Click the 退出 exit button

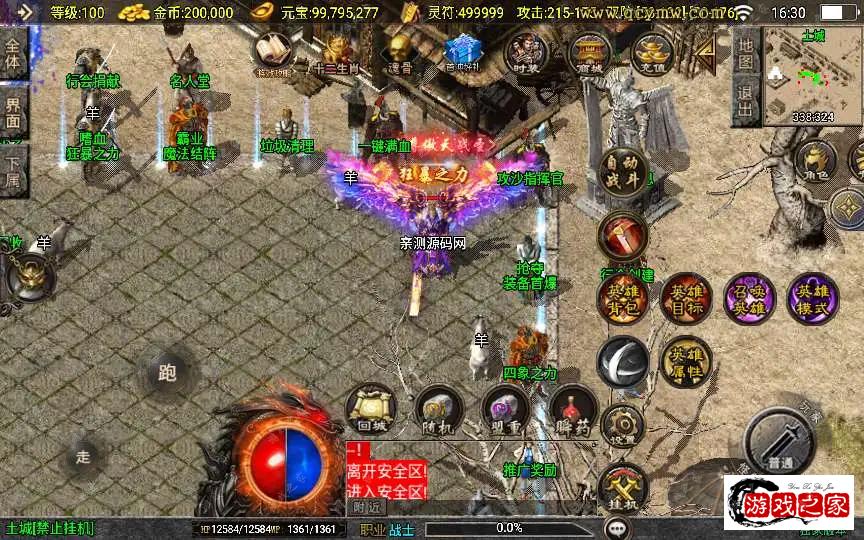[x=745, y=100]
